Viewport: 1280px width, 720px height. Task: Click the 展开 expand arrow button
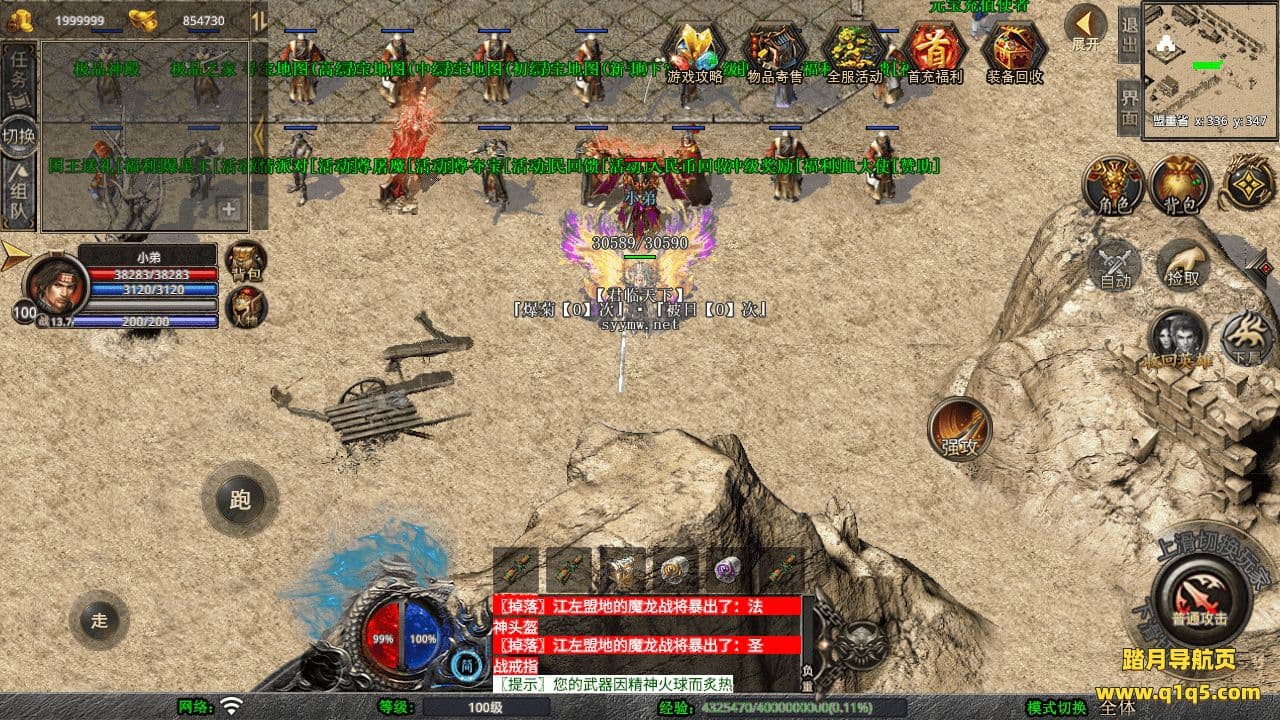(x=1085, y=28)
